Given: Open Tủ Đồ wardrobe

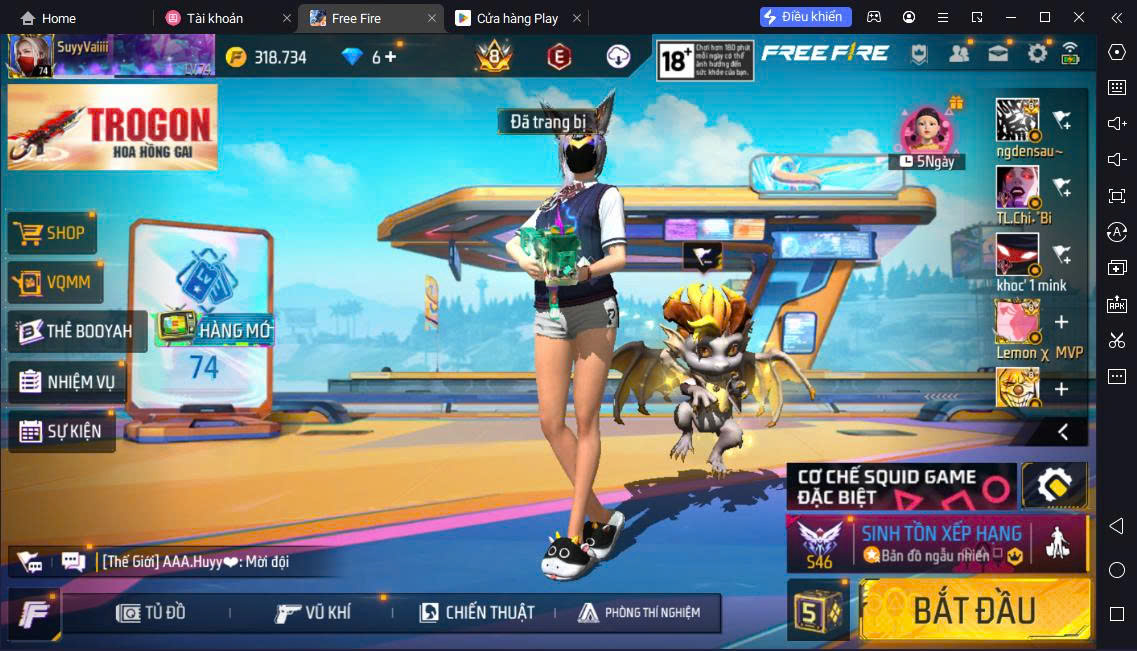Looking at the screenshot, I should [x=152, y=613].
